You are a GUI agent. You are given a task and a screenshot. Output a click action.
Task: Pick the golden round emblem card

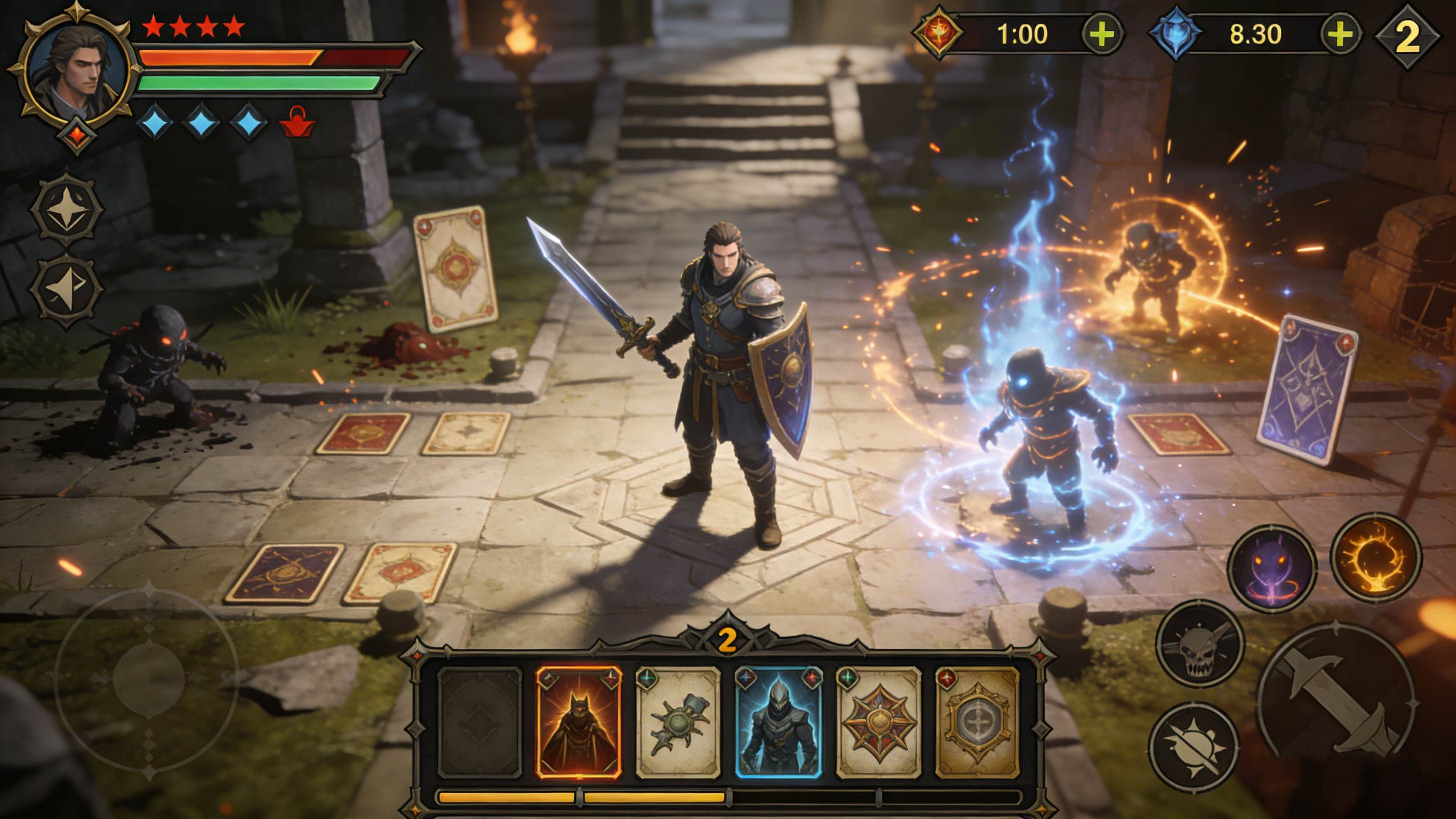[x=977, y=722]
